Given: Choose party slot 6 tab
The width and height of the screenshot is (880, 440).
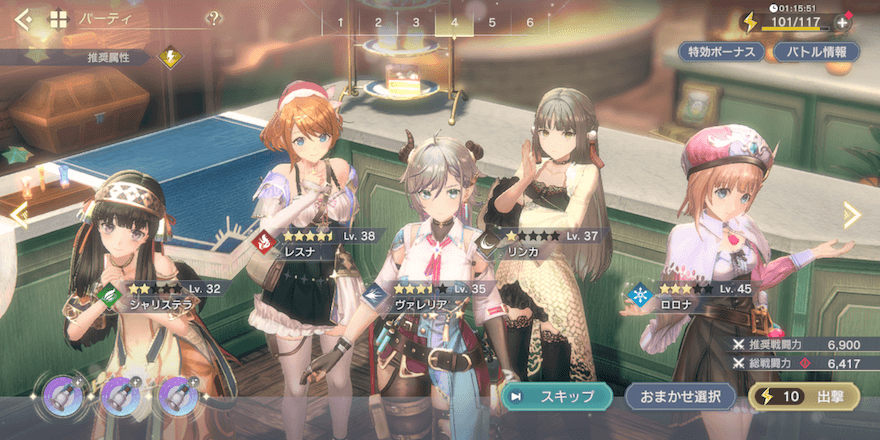Looking at the screenshot, I should point(530,22).
